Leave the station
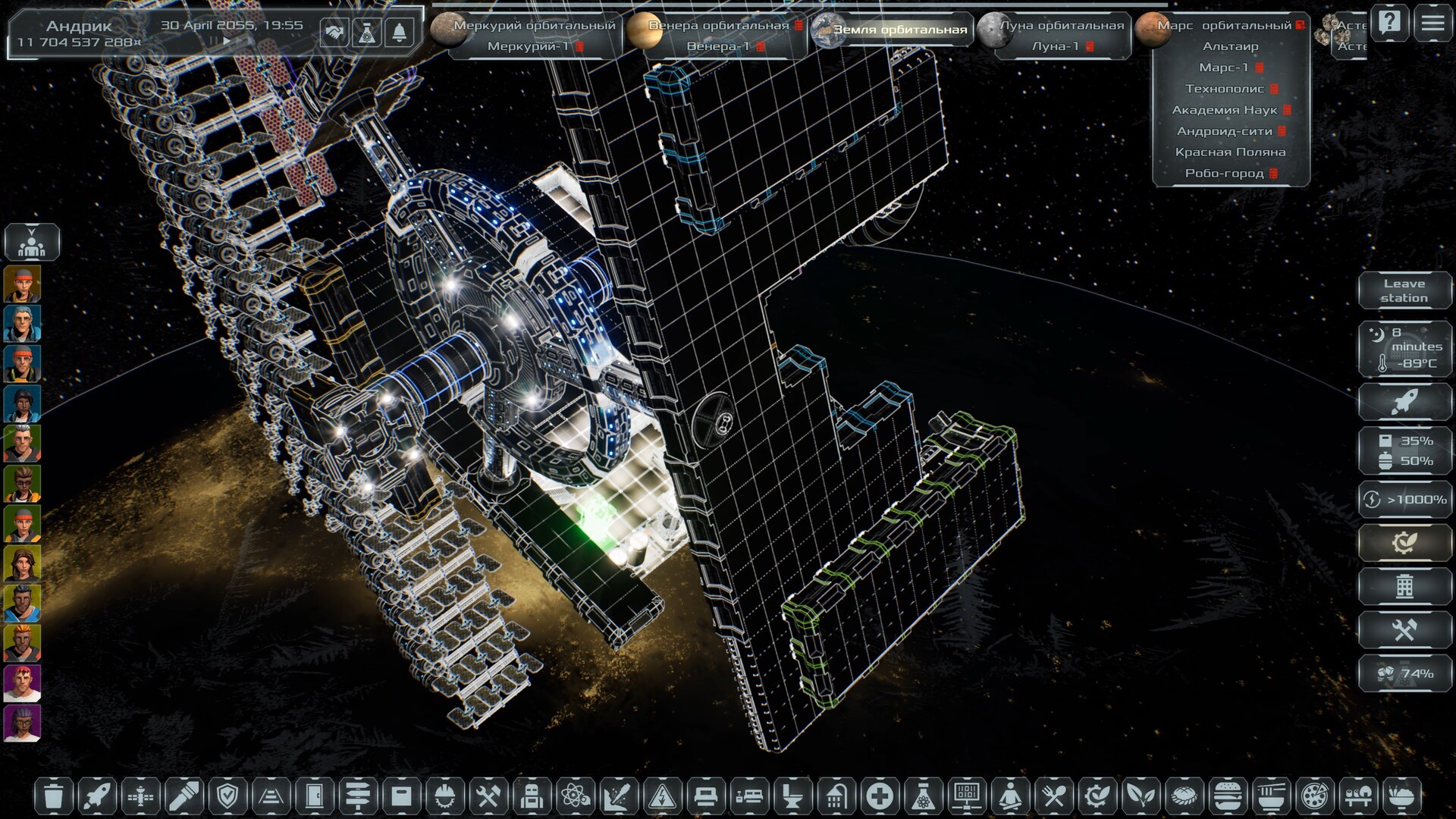 [1404, 290]
